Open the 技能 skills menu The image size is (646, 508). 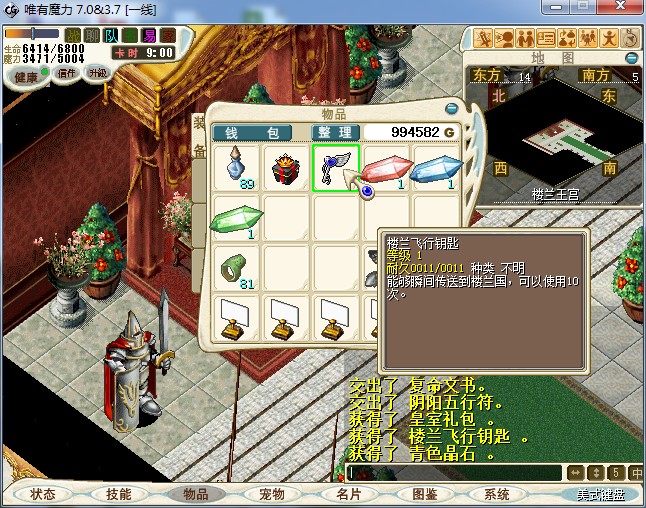(118, 494)
